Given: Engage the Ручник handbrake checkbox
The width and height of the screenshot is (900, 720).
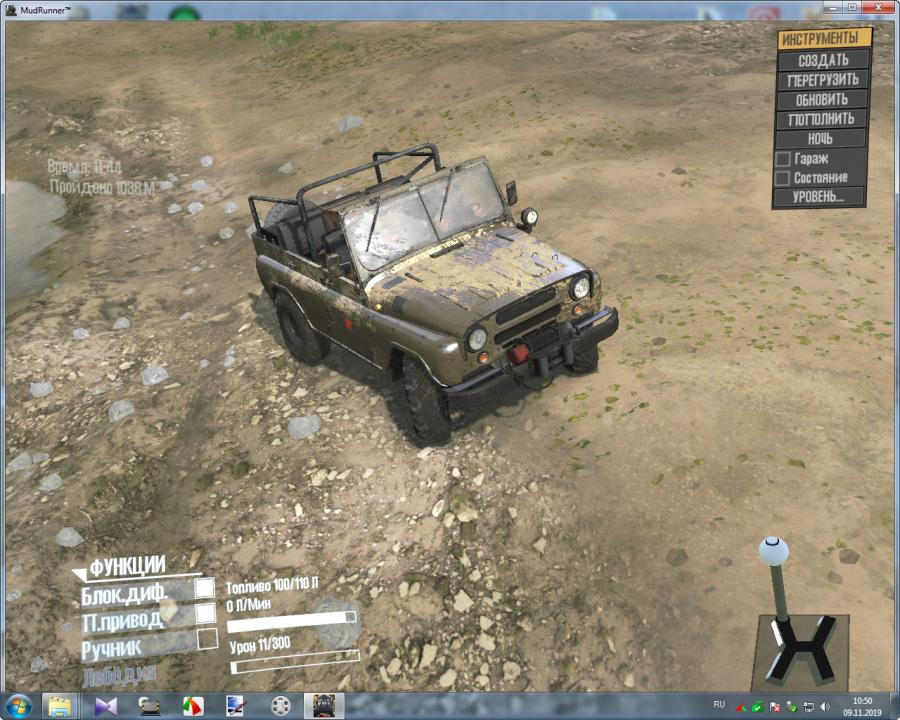Looking at the screenshot, I should pyautogui.click(x=207, y=638).
